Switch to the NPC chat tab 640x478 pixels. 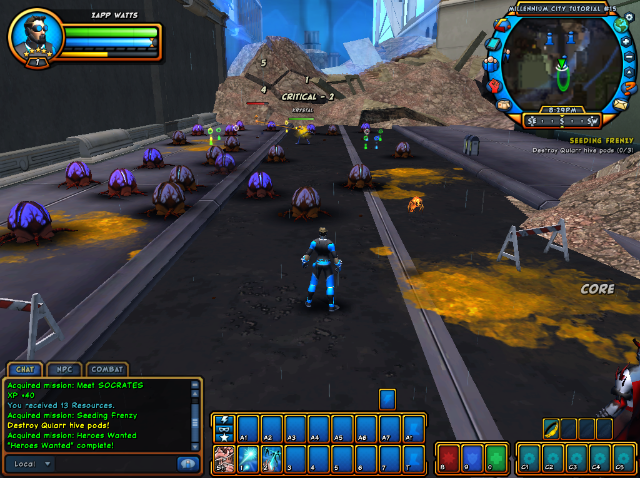point(66,369)
